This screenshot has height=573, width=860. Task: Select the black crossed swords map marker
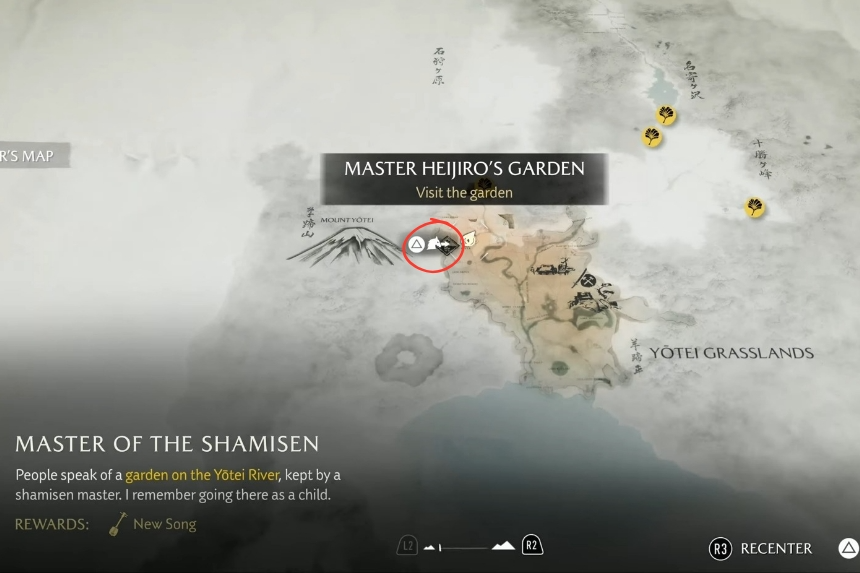coord(588,281)
